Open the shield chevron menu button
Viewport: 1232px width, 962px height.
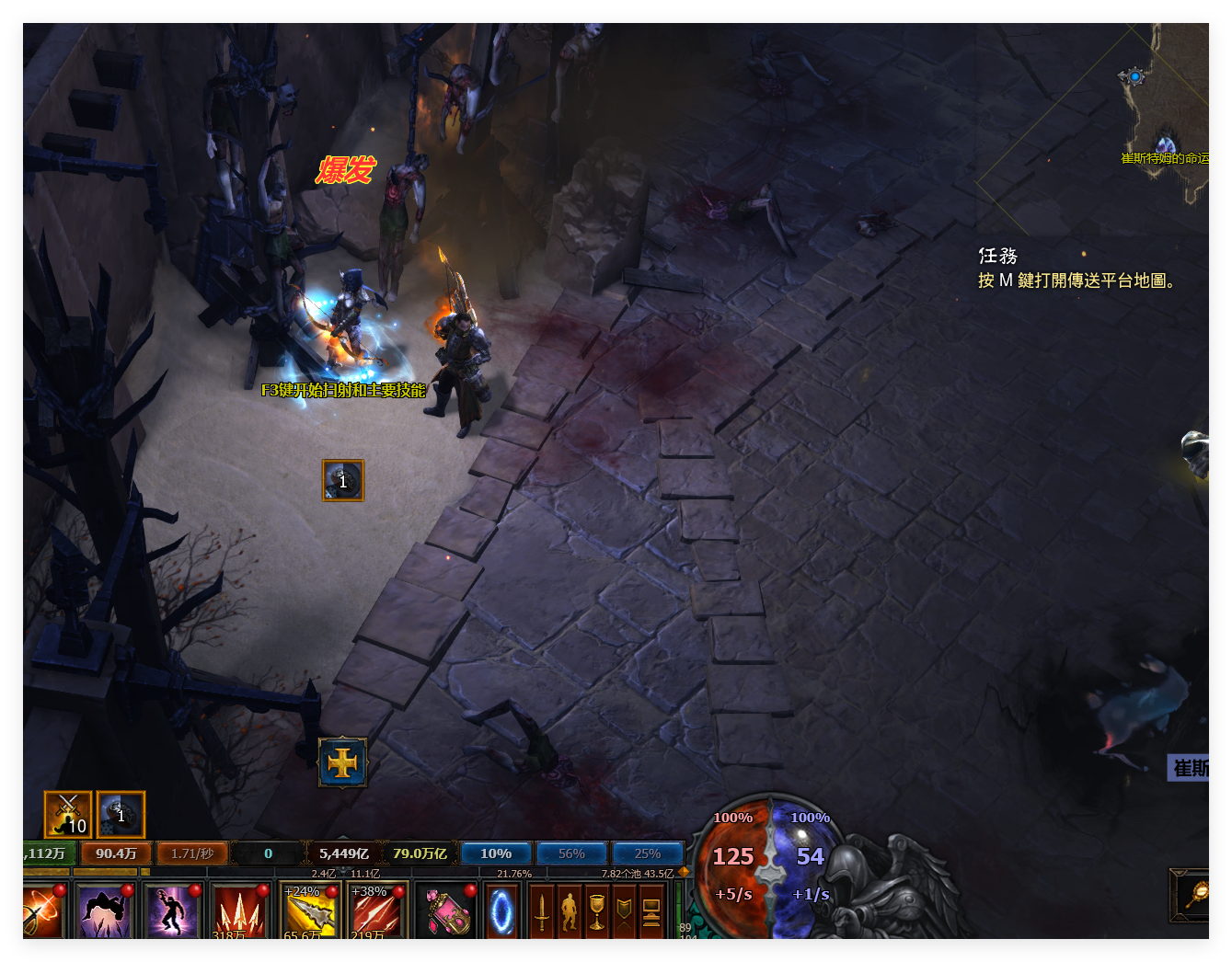pyautogui.click(x=624, y=911)
